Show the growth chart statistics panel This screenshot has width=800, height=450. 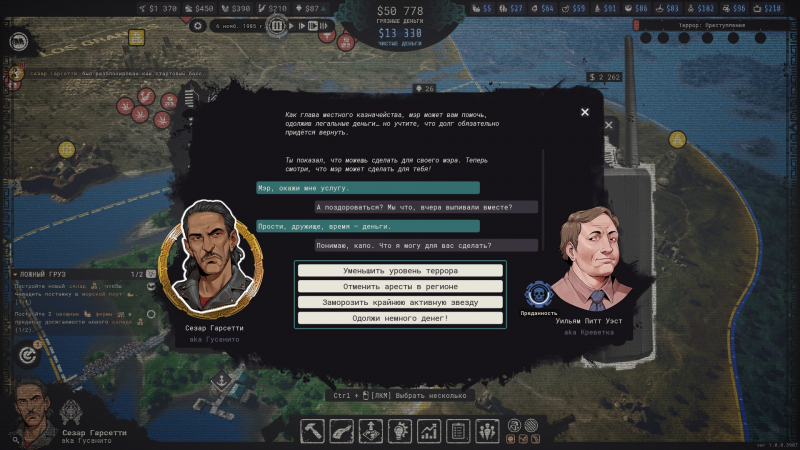click(x=430, y=431)
